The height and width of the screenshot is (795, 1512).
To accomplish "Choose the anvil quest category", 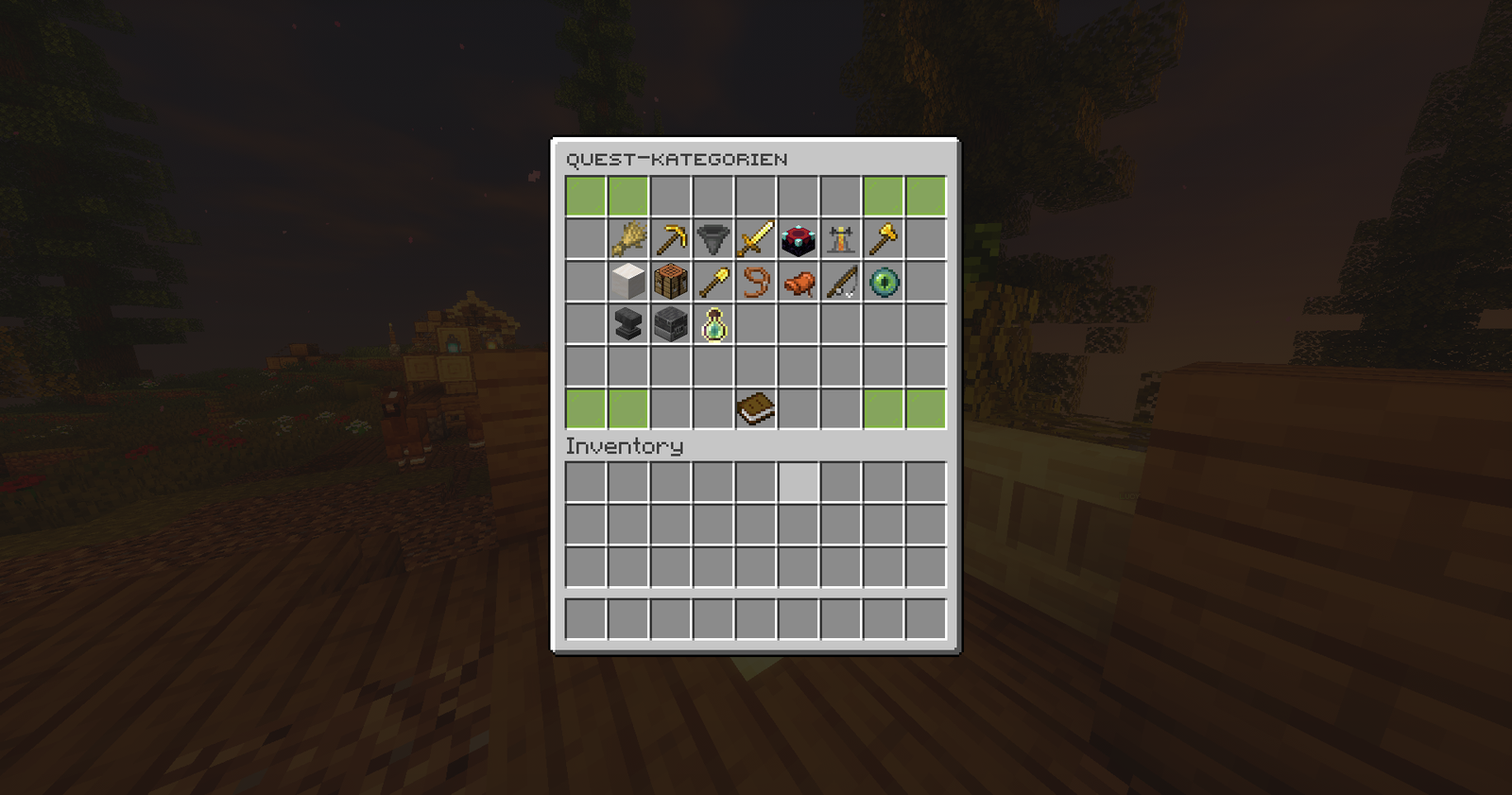I will point(627,324).
